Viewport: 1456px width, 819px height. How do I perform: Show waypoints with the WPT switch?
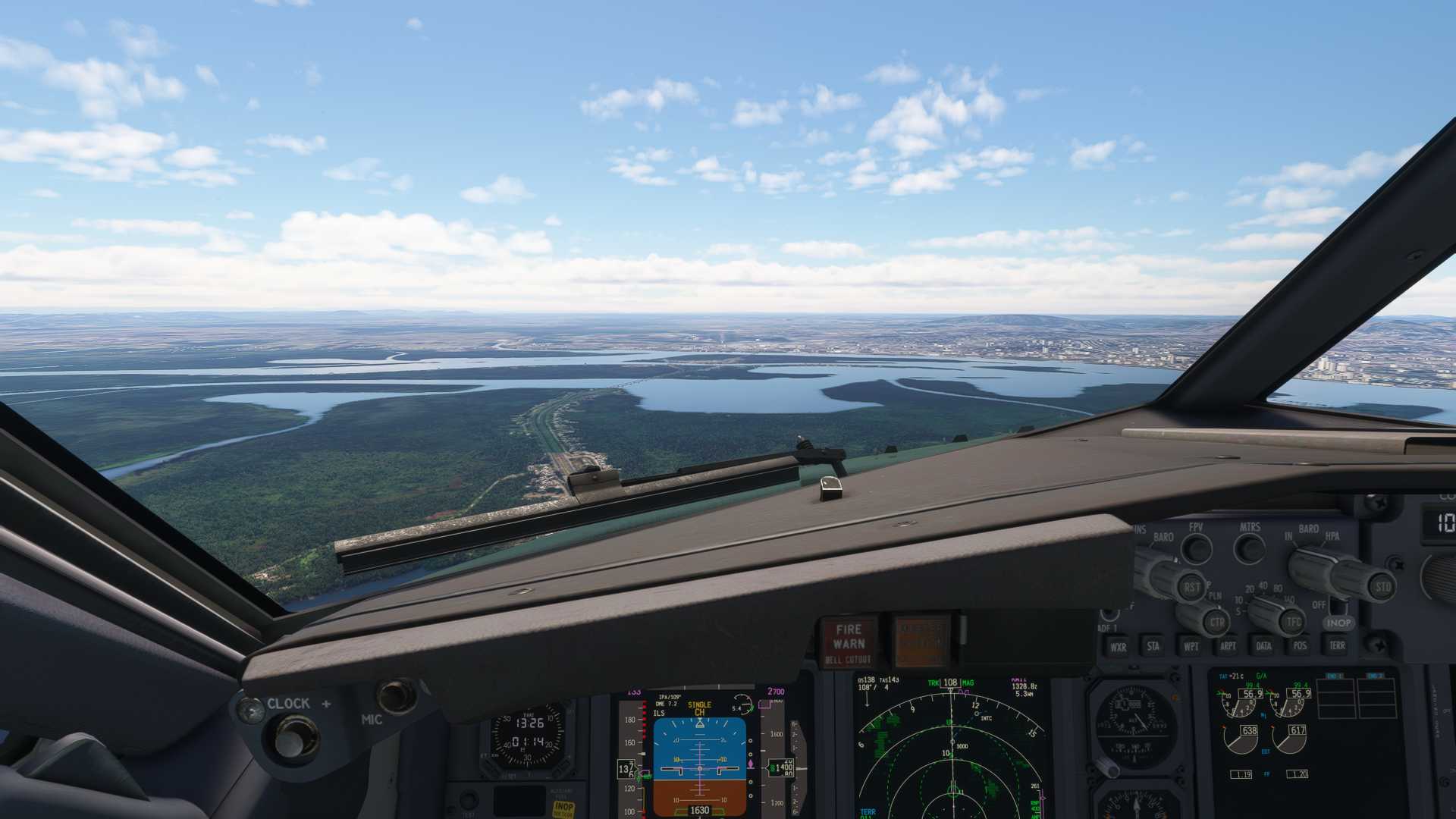(x=1191, y=646)
